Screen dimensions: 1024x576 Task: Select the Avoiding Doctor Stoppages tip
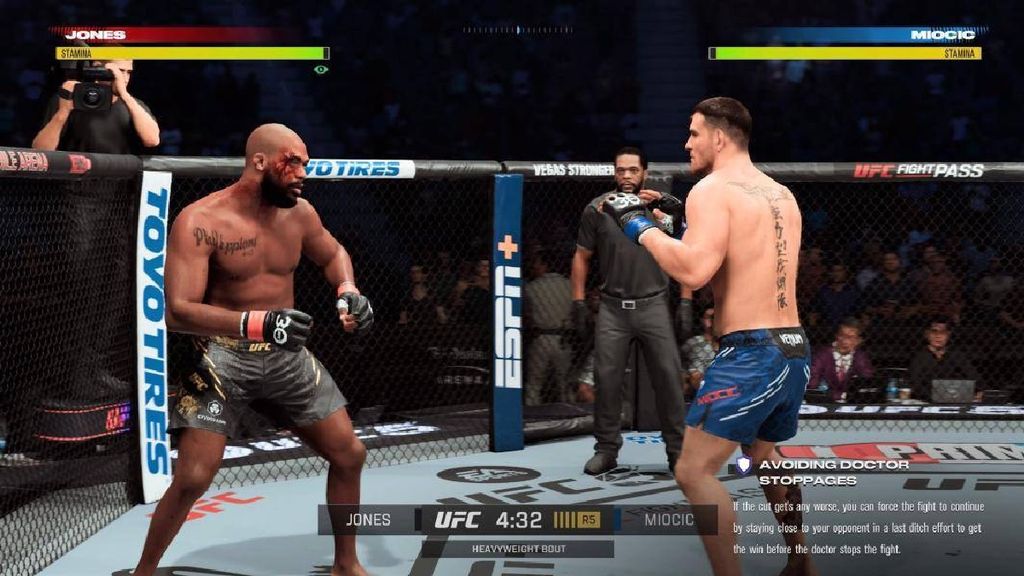[832, 471]
